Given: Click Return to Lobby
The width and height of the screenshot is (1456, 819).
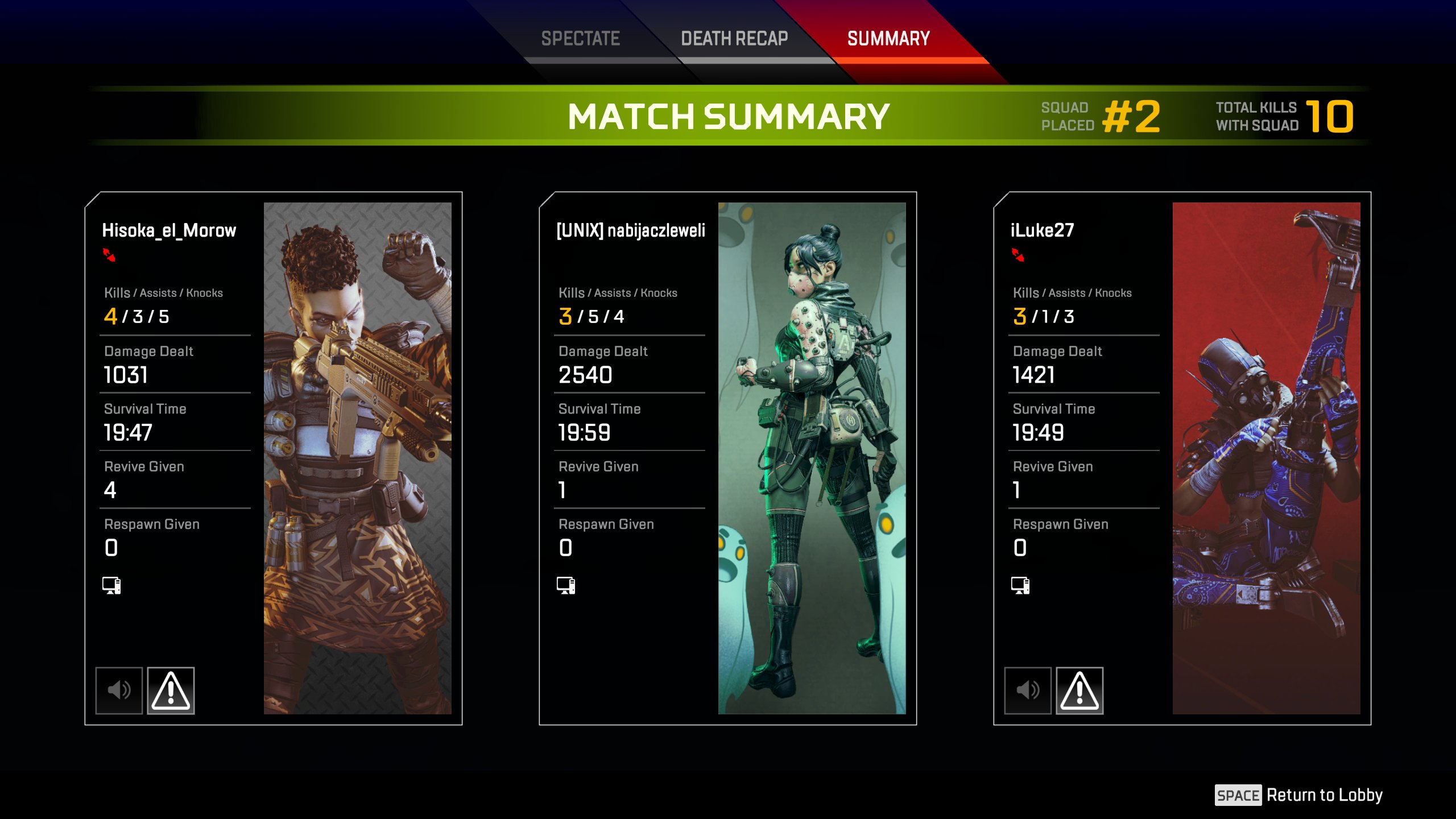Looking at the screenshot, I should tap(1299, 795).
